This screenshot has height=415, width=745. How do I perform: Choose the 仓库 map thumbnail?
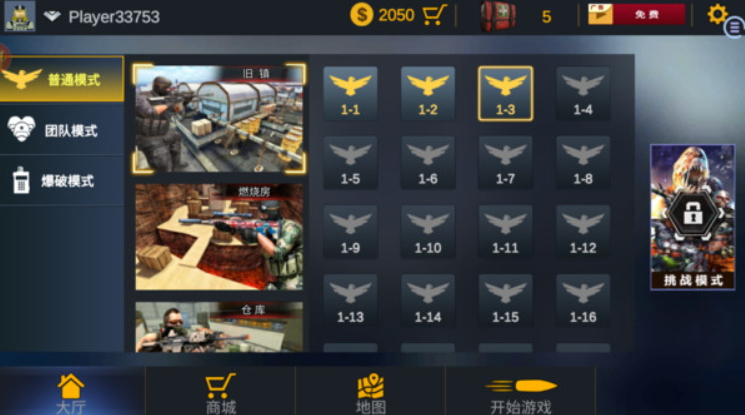219,328
